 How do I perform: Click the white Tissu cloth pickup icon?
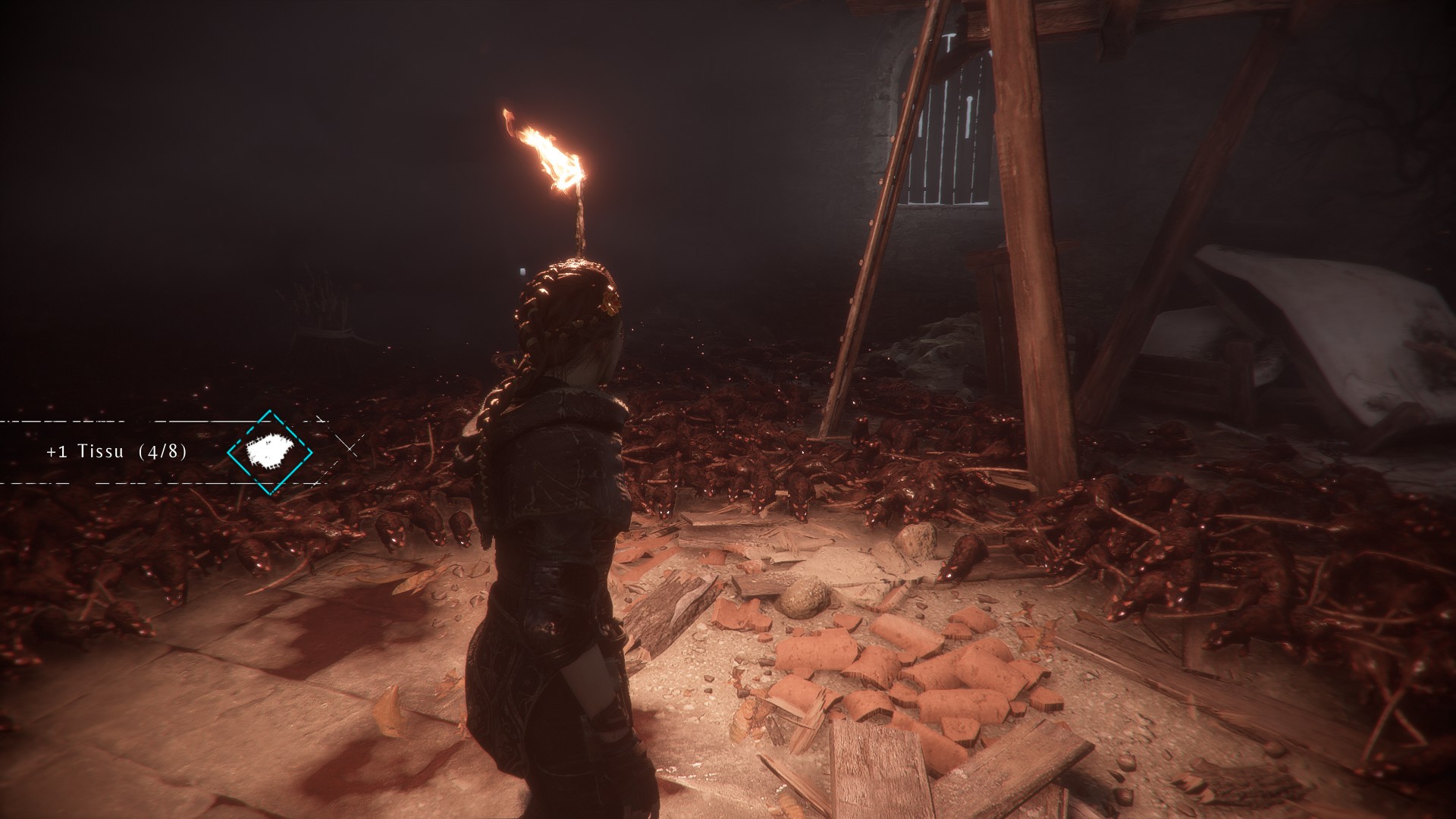pos(270,452)
